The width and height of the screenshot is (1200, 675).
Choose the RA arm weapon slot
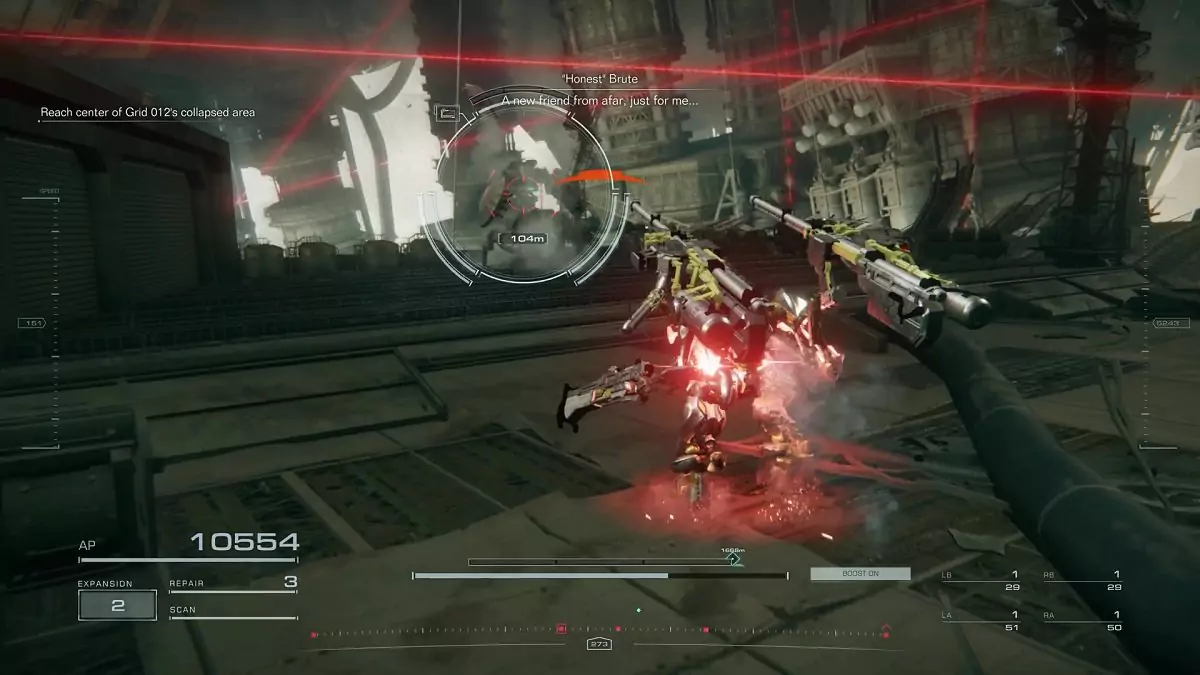pyautogui.click(x=1083, y=621)
